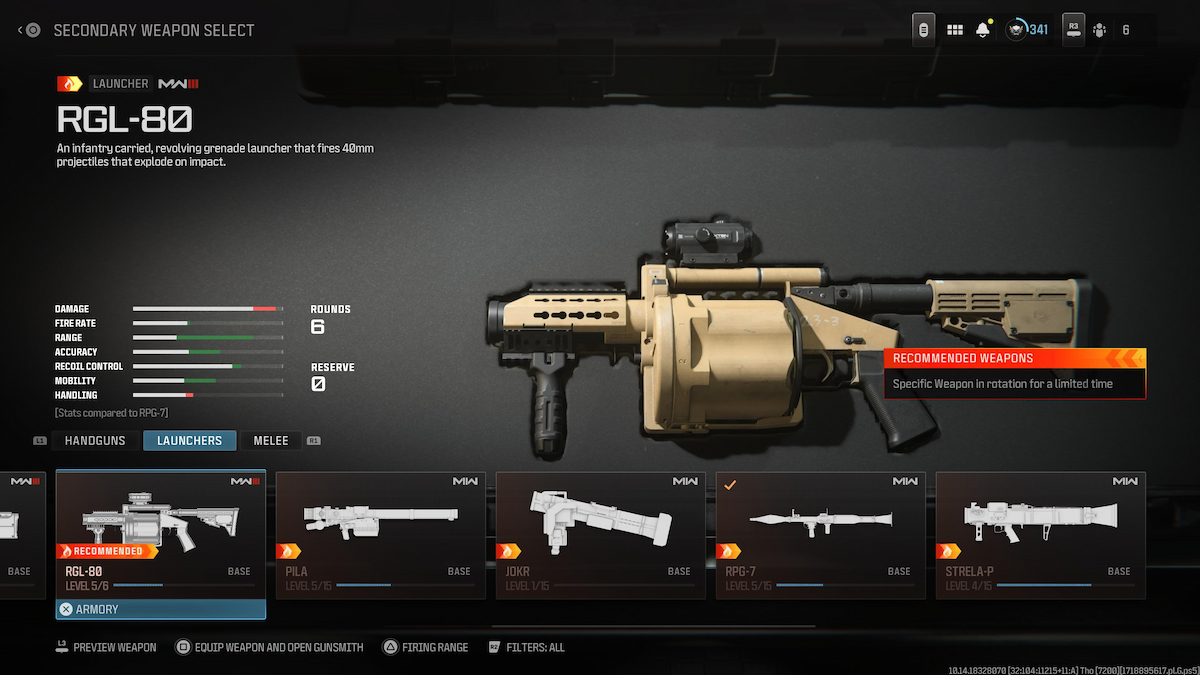Image resolution: width=1200 pixels, height=675 pixels.
Task: Switch to the Handguns tab
Action: [95, 440]
